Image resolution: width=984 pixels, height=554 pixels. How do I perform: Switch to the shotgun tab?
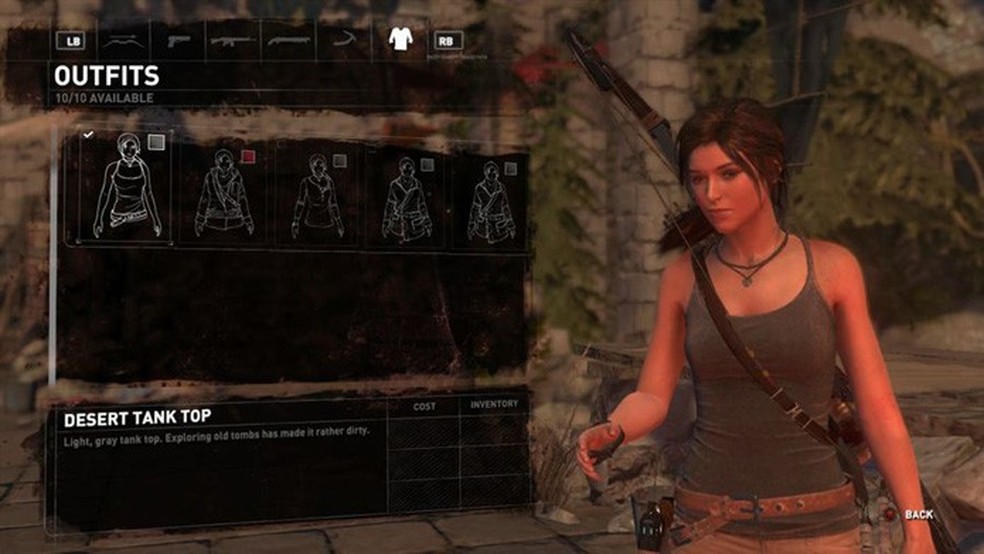point(288,41)
